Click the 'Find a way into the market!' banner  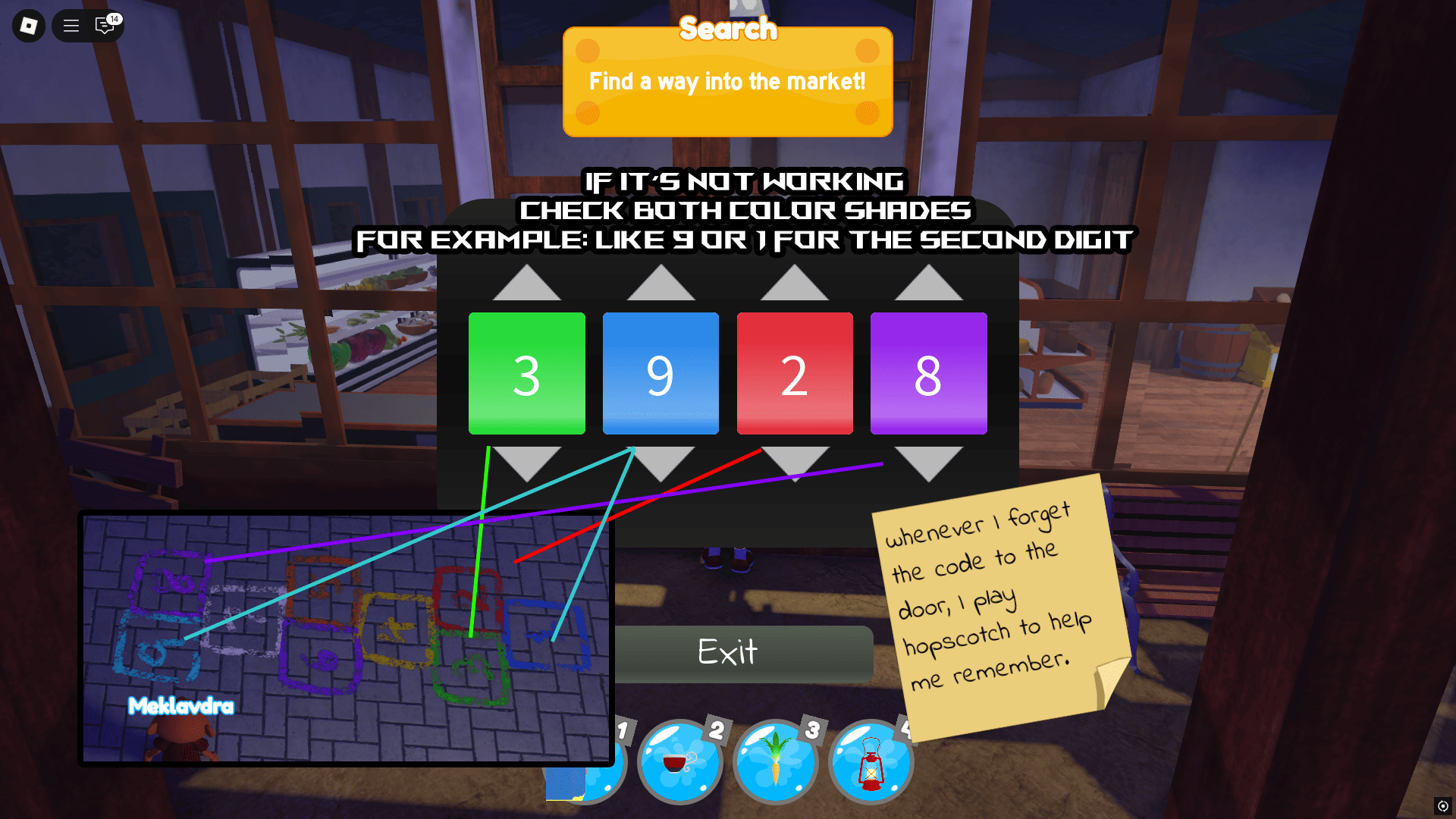click(726, 82)
